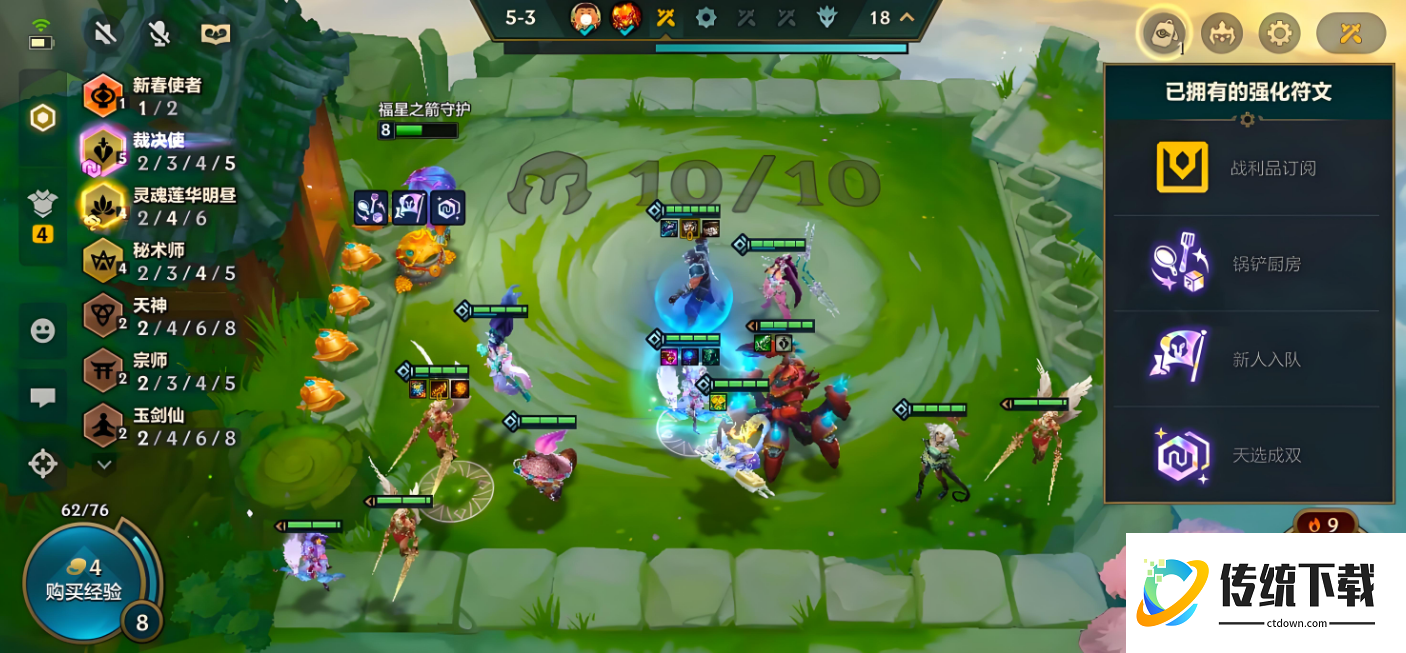Select the 锅铲厨房 augment

(1248, 264)
